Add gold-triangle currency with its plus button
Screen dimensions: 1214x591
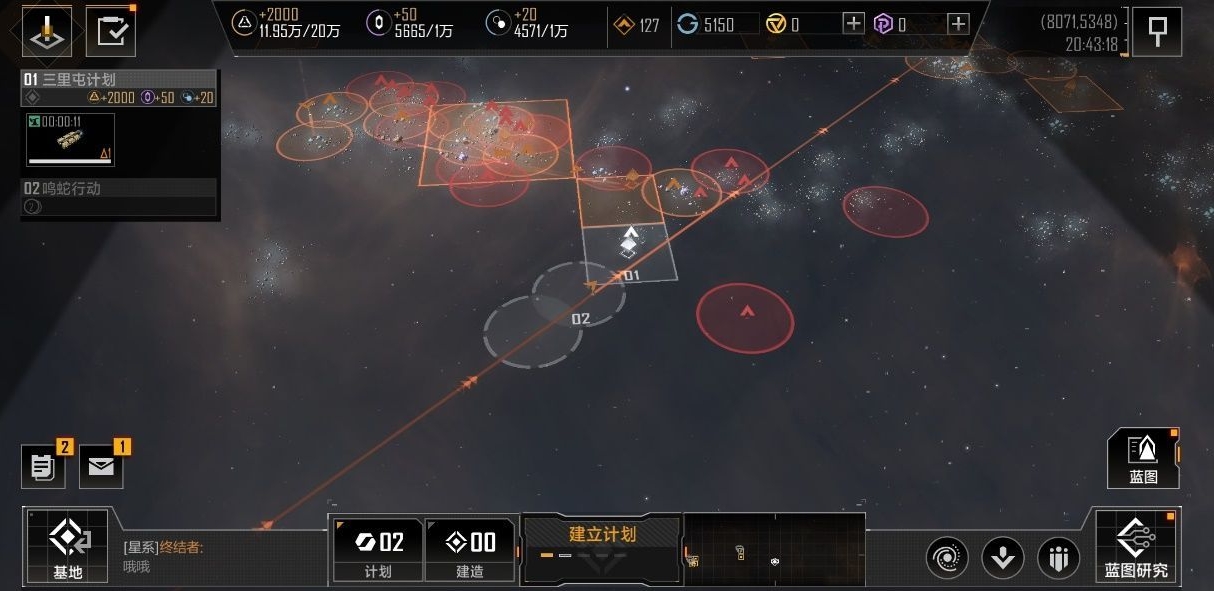(x=853, y=24)
